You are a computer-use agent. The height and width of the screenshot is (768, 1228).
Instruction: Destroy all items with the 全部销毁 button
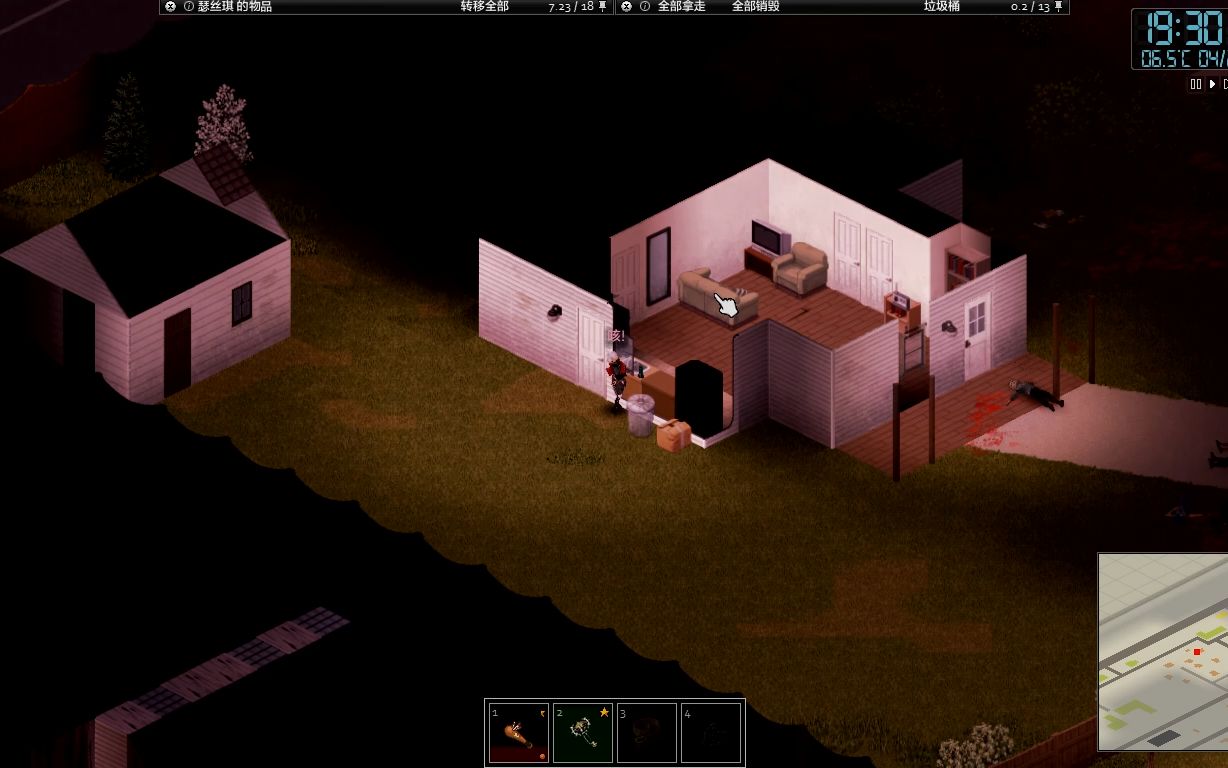pyautogui.click(x=755, y=6)
